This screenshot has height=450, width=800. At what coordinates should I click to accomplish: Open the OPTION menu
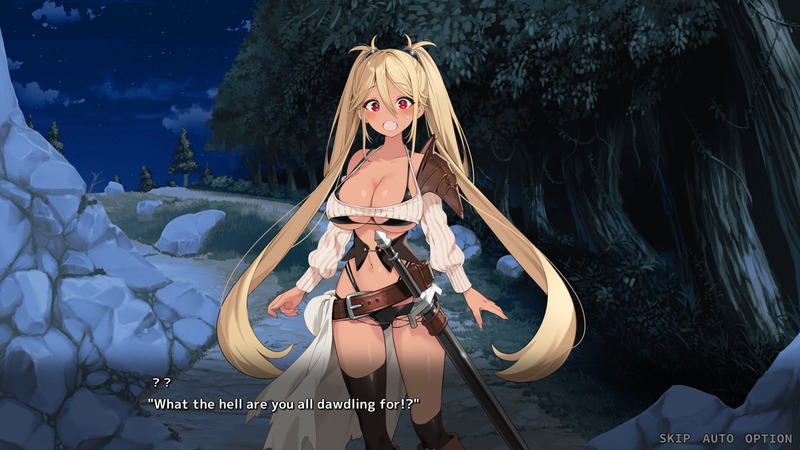(x=768, y=438)
